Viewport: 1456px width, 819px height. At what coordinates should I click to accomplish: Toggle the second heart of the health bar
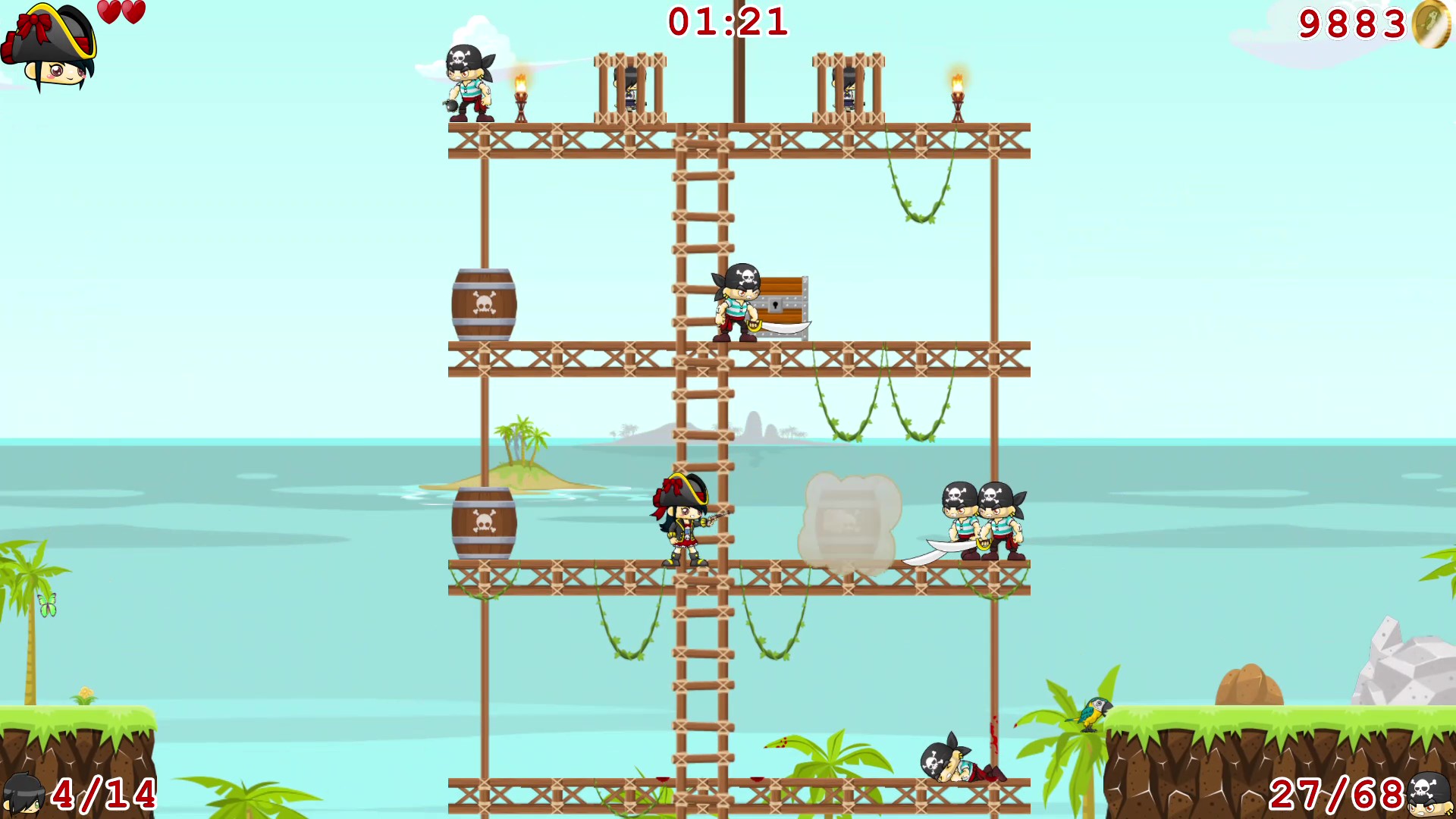(x=133, y=13)
